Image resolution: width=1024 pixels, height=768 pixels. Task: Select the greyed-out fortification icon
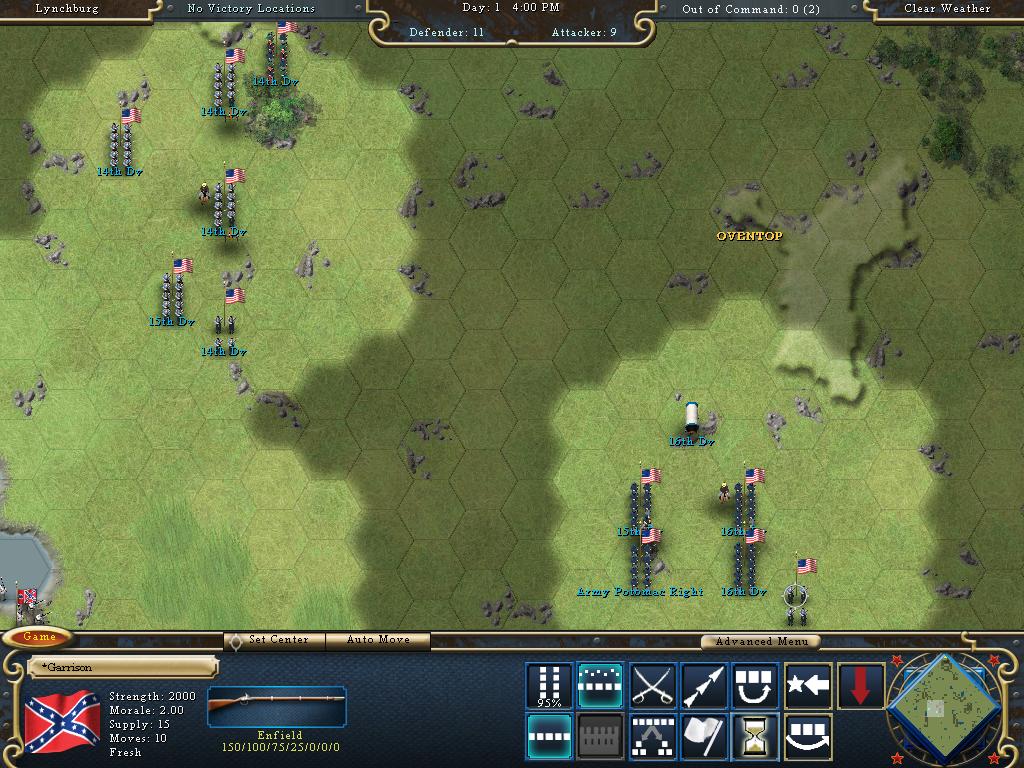pos(601,736)
